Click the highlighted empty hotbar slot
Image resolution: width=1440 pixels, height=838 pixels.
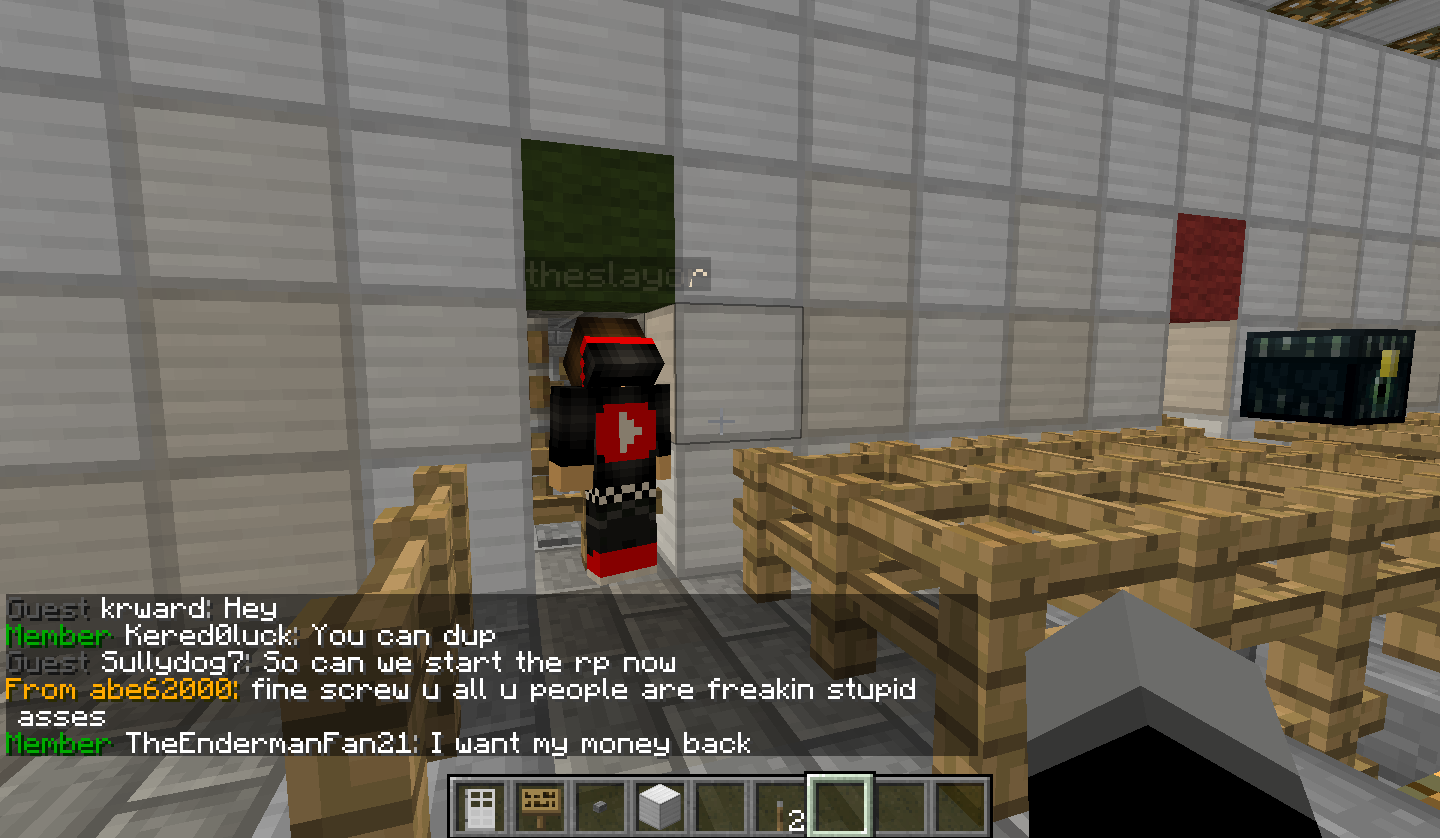point(840,806)
